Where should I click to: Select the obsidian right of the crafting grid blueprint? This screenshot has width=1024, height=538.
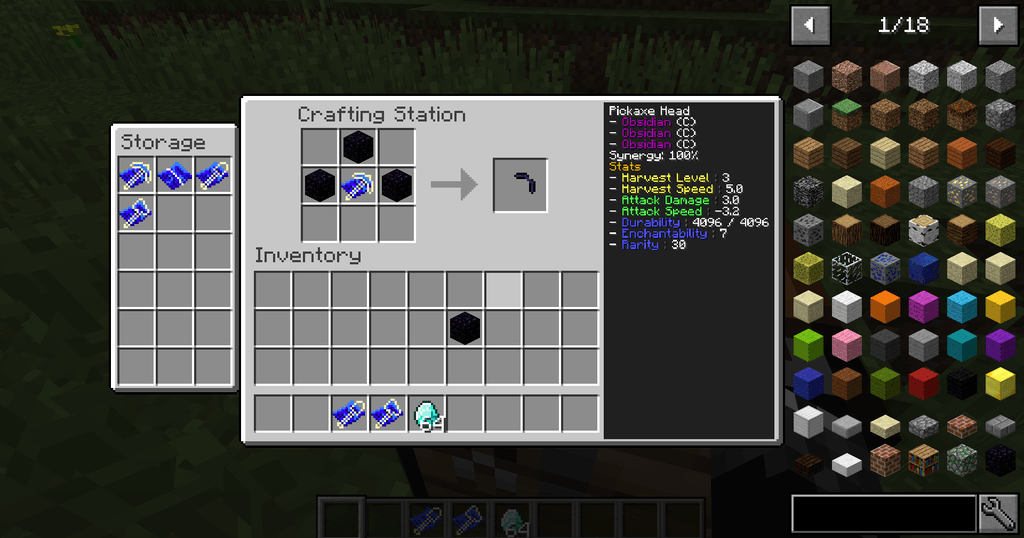coord(396,185)
